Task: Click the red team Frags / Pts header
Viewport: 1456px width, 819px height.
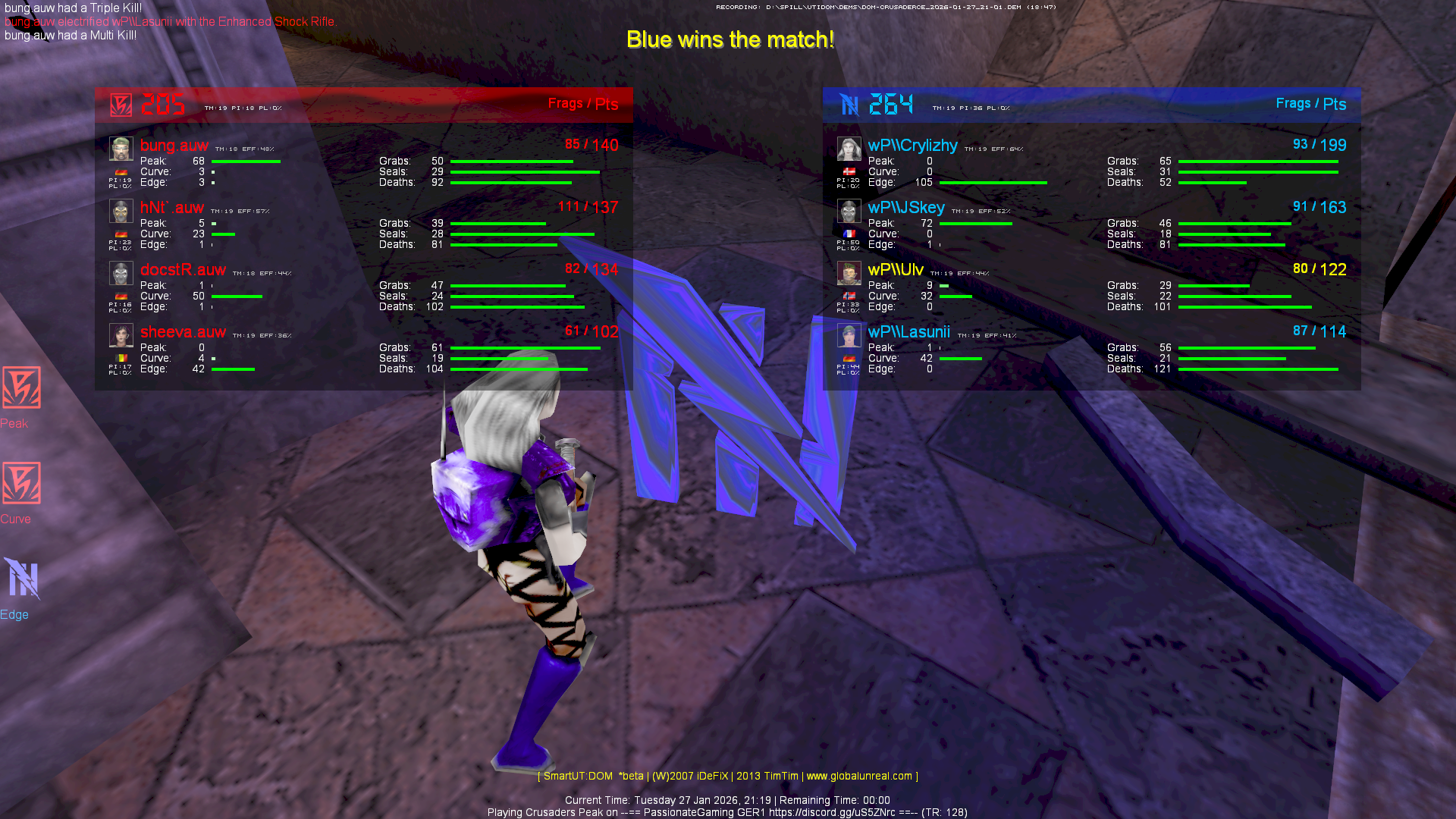Action: coord(582,104)
